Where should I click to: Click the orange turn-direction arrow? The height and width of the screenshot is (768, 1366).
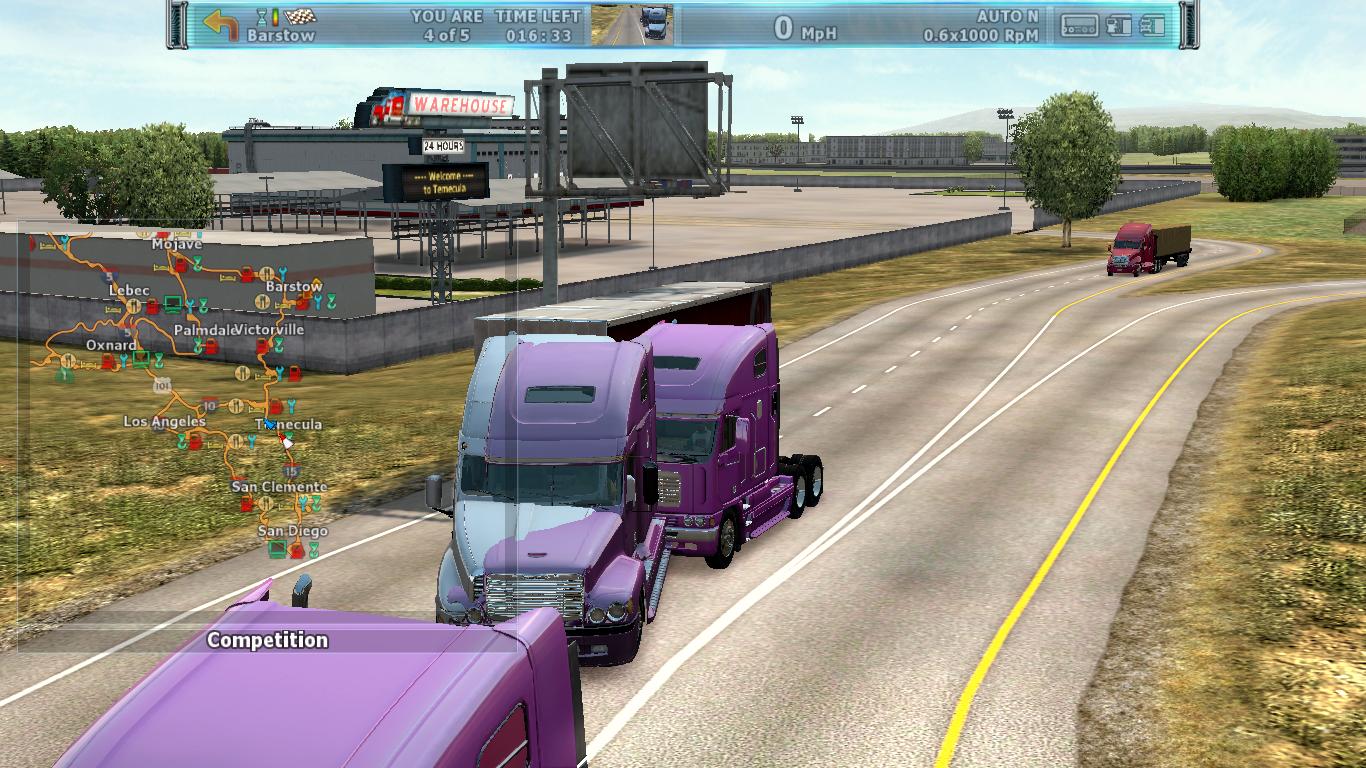point(220,24)
